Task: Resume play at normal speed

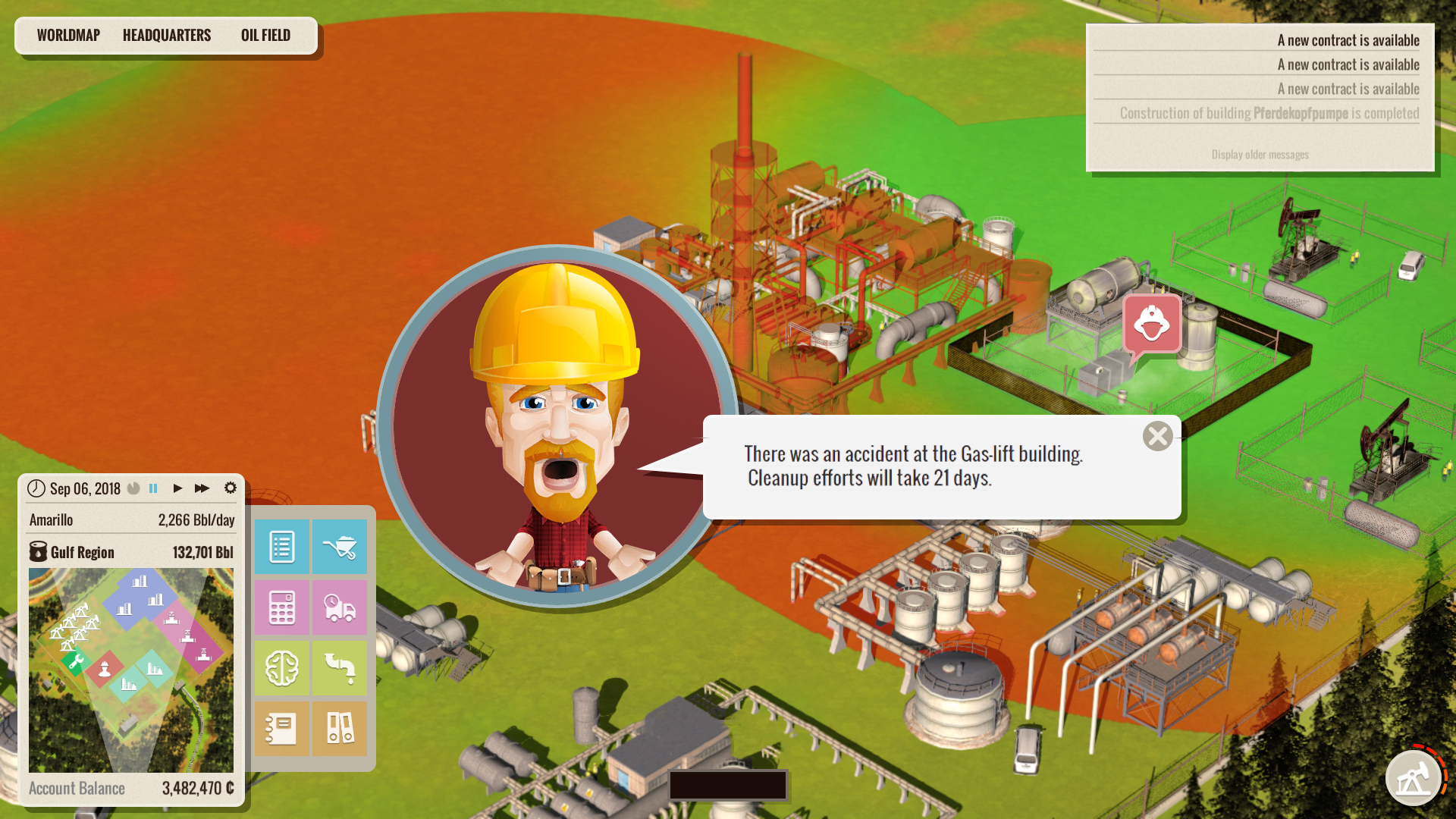Action: tap(177, 488)
